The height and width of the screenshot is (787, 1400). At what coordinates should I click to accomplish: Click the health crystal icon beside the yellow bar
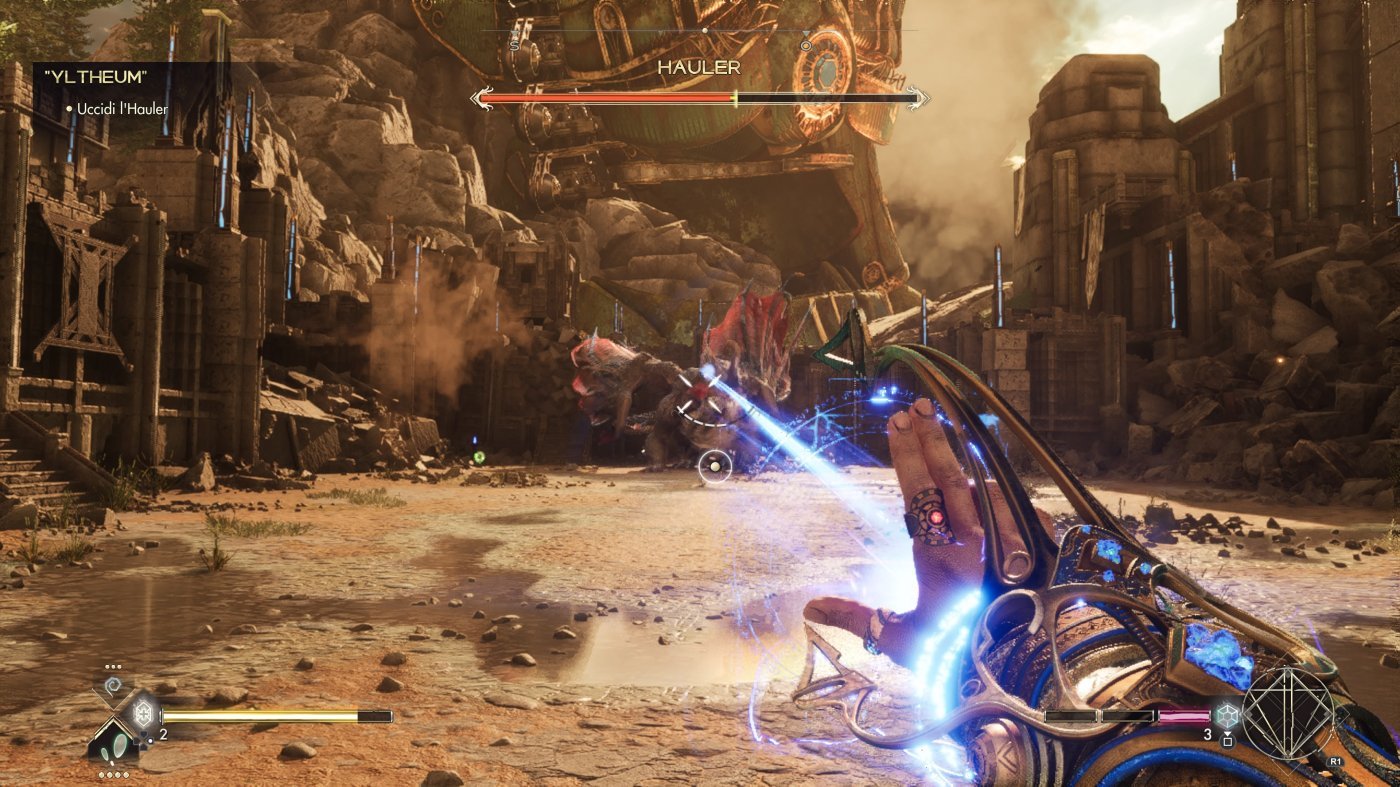(x=141, y=713)
